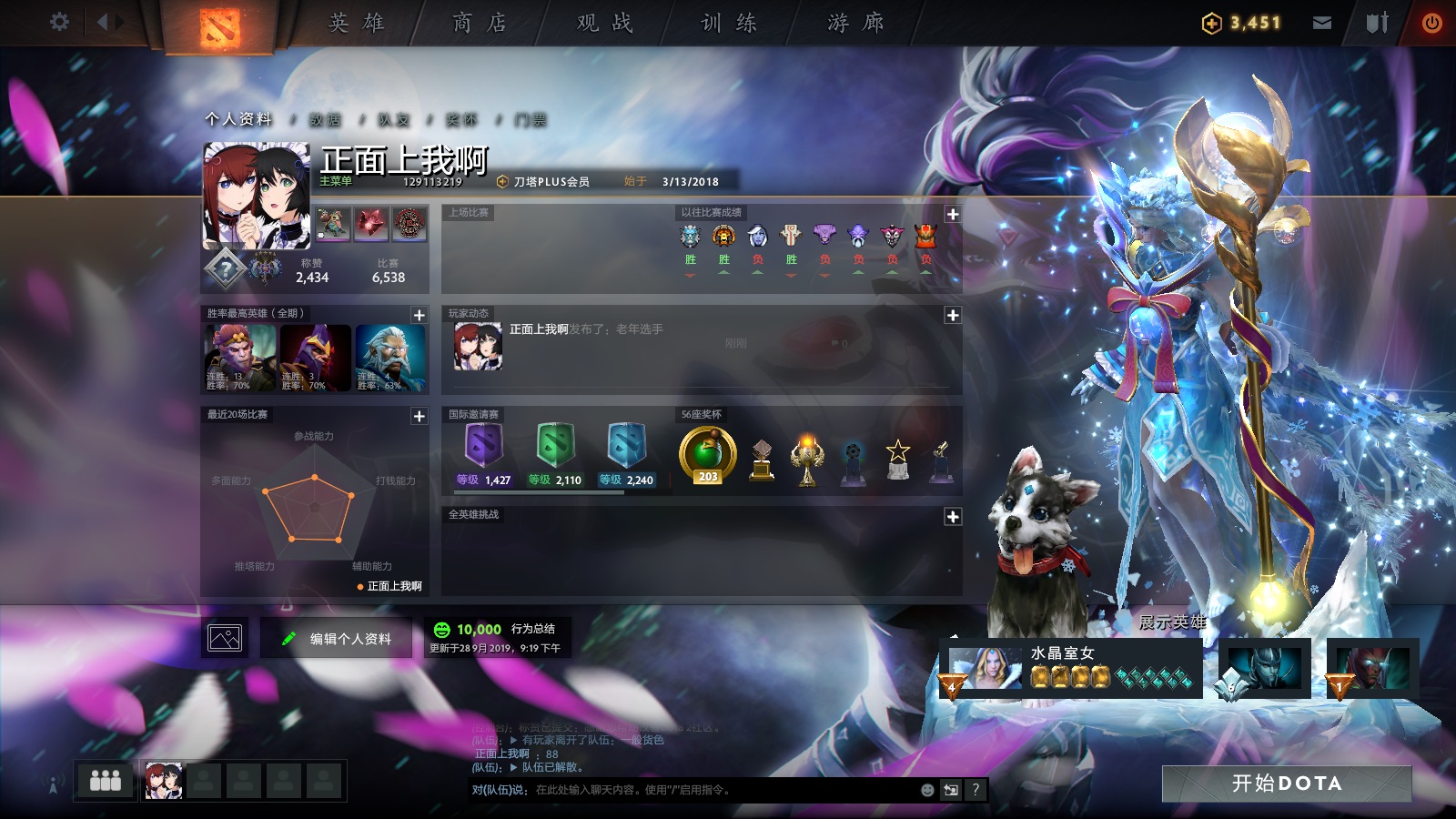Screen dimensions: 1456x819
Task: Open the settings gear in top bar
Action: pos(60,22)
